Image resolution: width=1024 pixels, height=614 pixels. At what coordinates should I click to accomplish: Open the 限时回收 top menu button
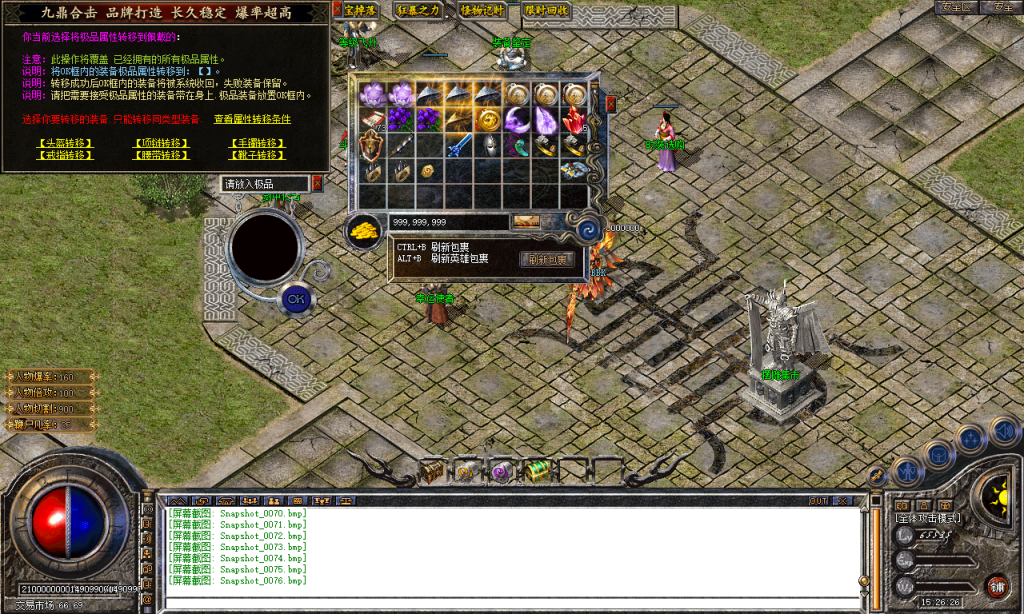click(547, 10)
